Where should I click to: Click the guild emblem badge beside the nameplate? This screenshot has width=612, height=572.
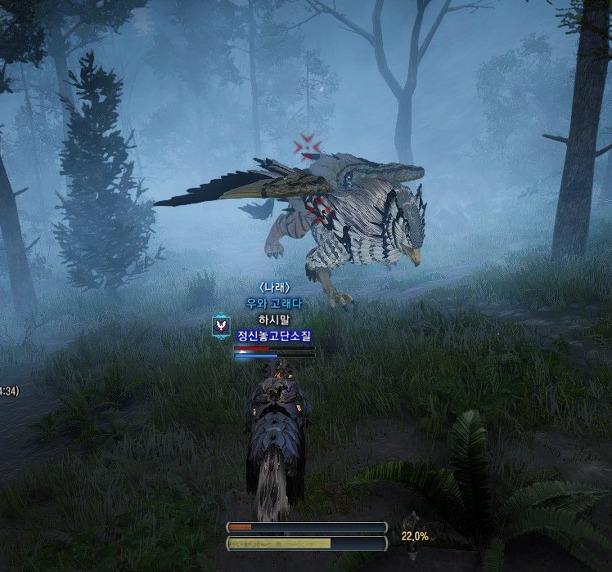tap(221, 326)
